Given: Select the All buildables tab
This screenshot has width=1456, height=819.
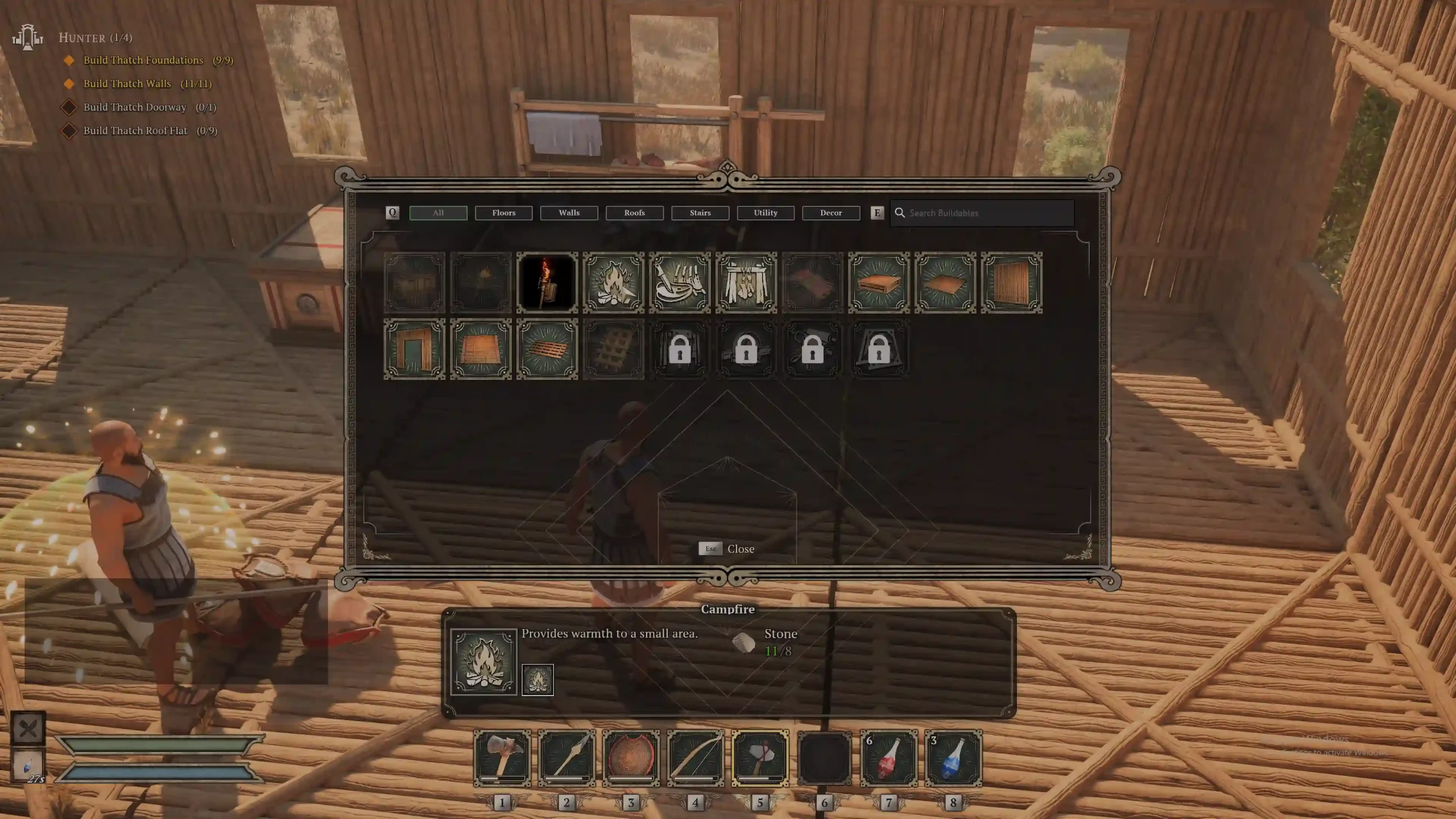Looking at the screenshot, I should tap(438, 213).
